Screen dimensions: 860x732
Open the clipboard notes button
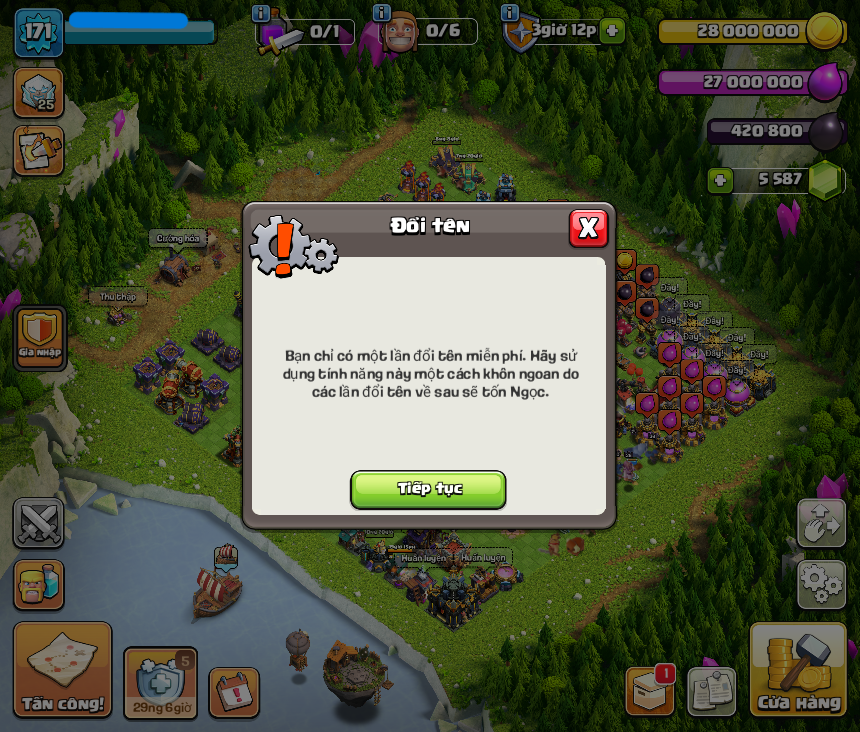[711, 691]
